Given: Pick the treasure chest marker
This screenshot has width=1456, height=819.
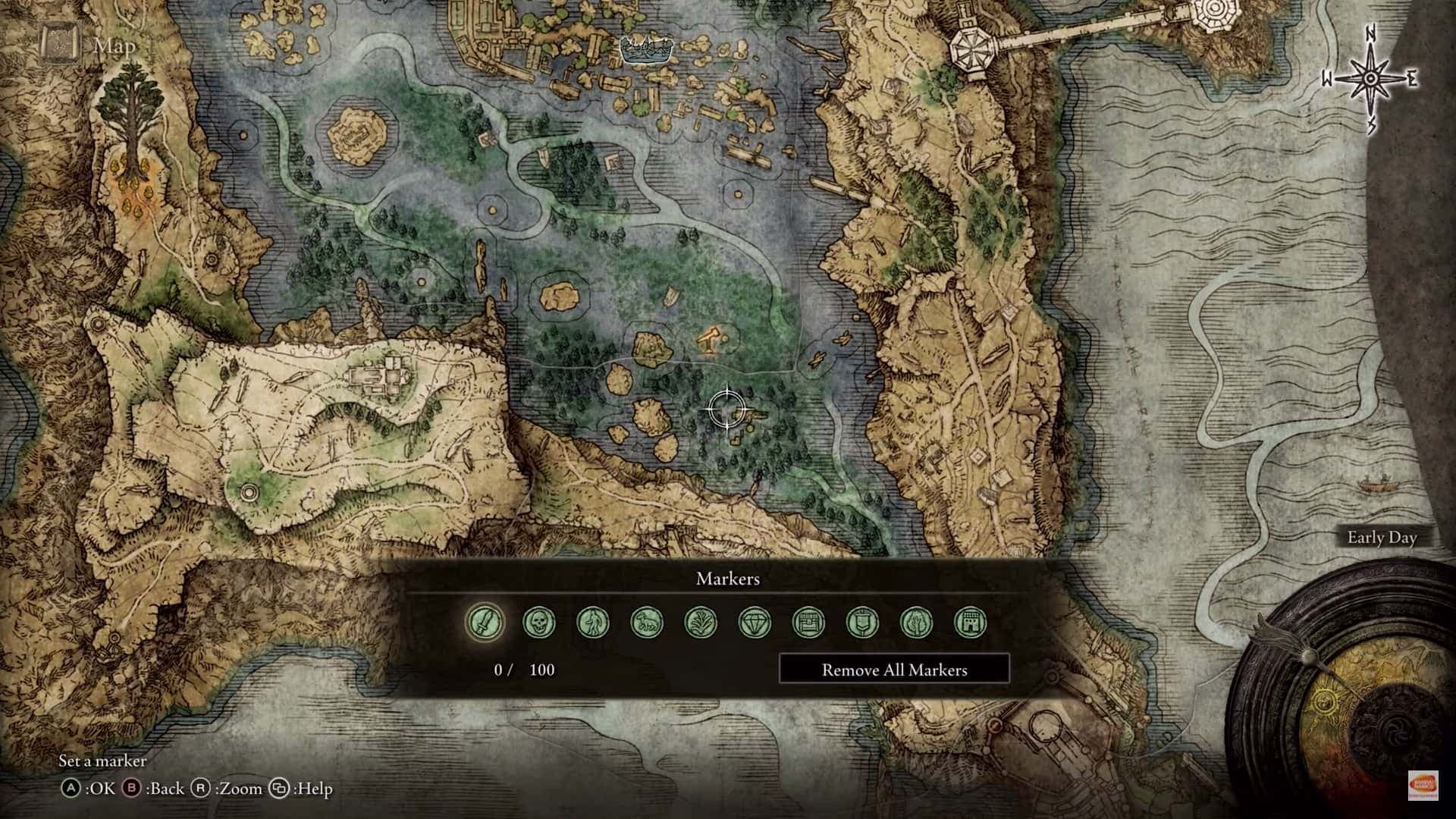Looking at the screenshot, I should tap(808, 623).
